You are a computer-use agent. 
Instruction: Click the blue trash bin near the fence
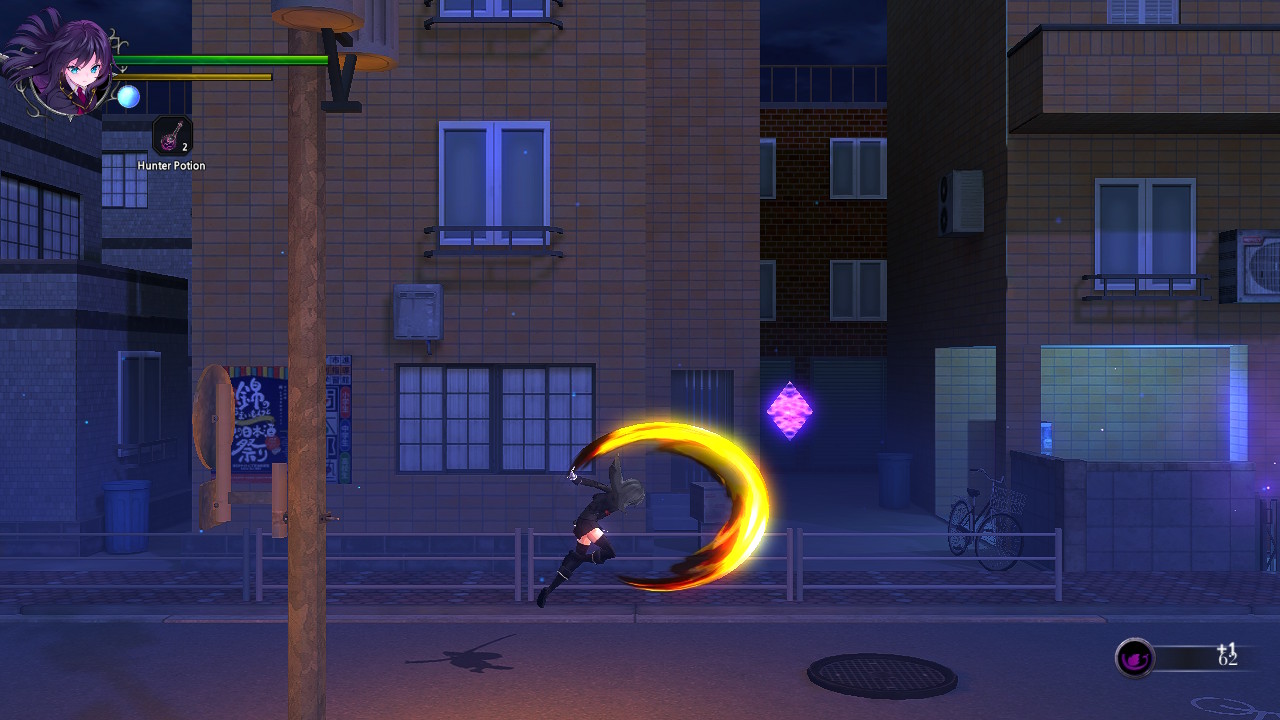point(127,515)
